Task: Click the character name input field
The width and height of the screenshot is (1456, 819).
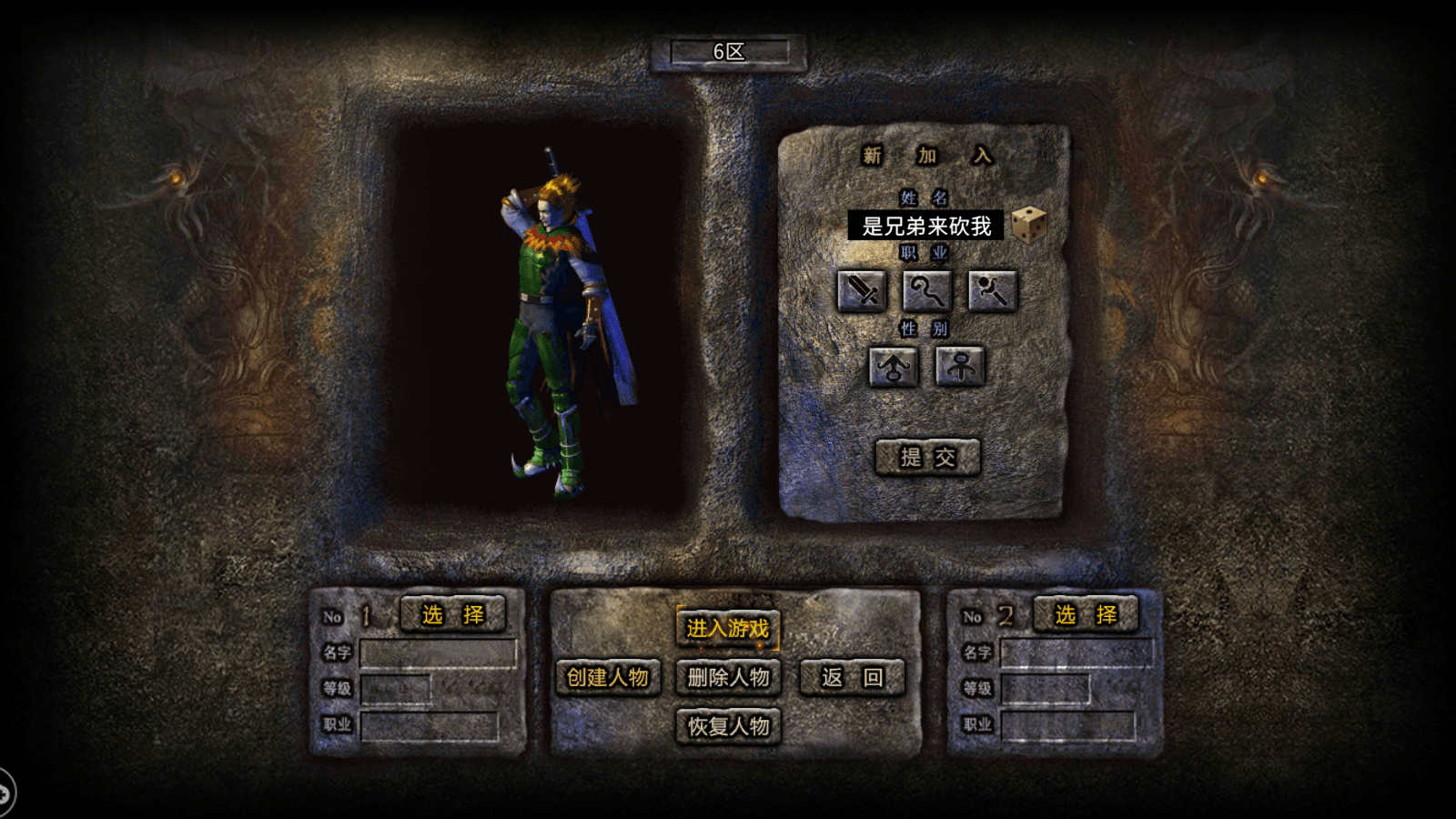Action: (925, 226)
